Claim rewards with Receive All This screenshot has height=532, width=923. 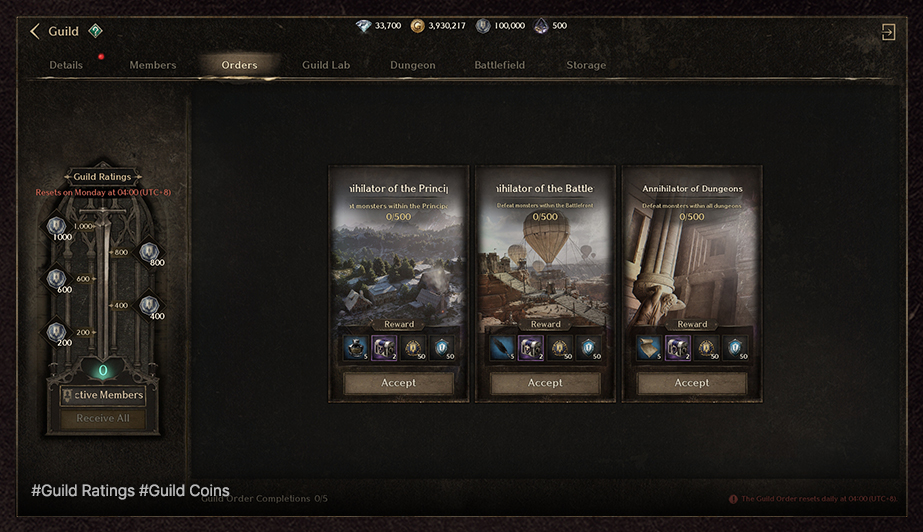(102, 418)
